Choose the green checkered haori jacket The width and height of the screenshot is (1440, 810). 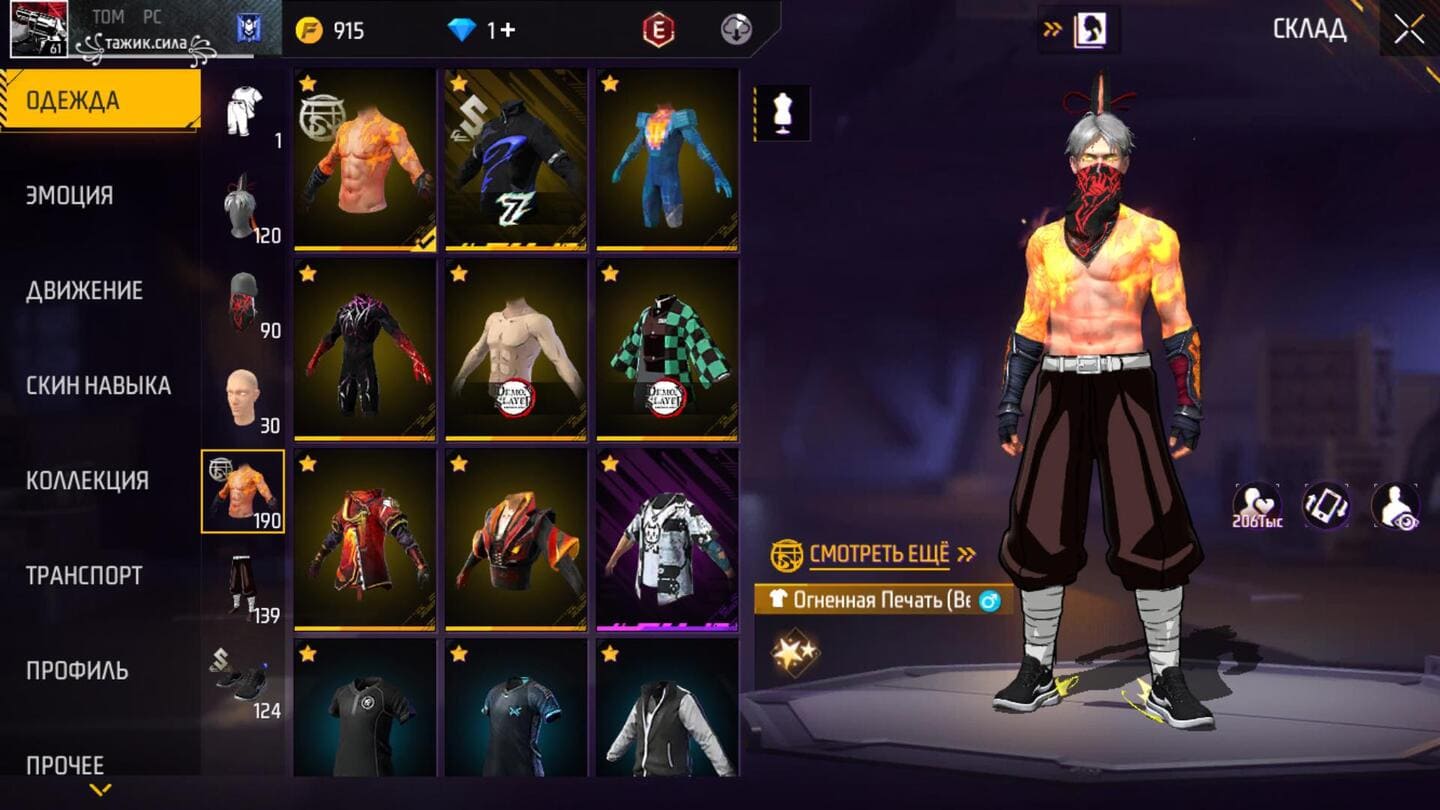click(667, 348)
